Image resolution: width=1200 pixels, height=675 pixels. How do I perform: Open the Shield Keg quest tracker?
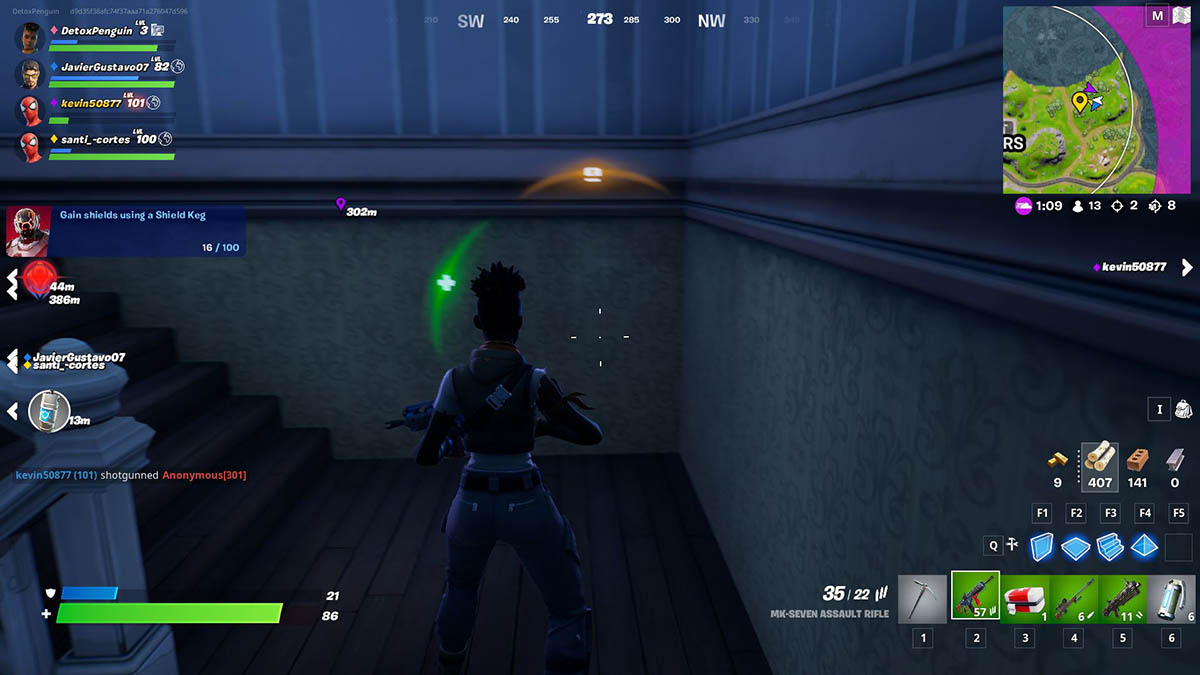pos(126,231)
